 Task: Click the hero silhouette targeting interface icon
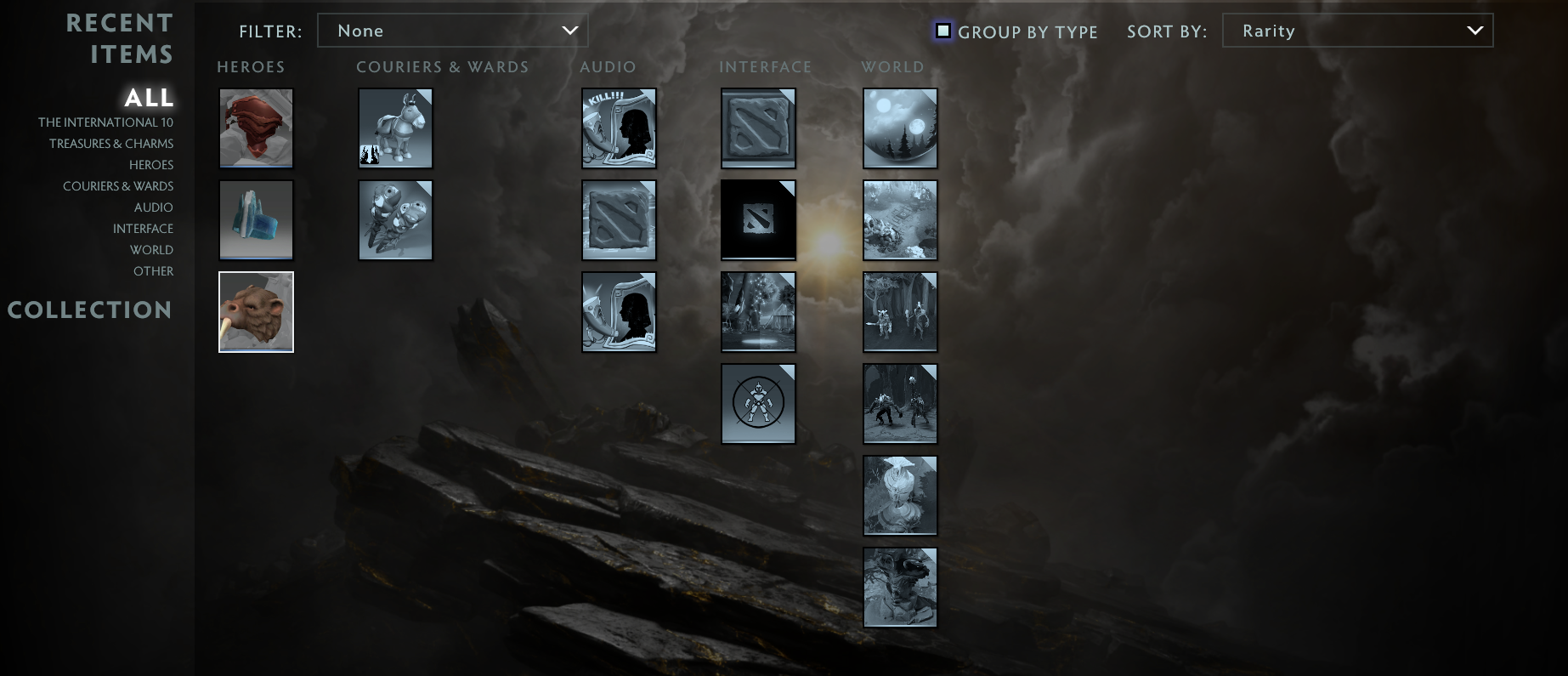[x=758, y=403]
